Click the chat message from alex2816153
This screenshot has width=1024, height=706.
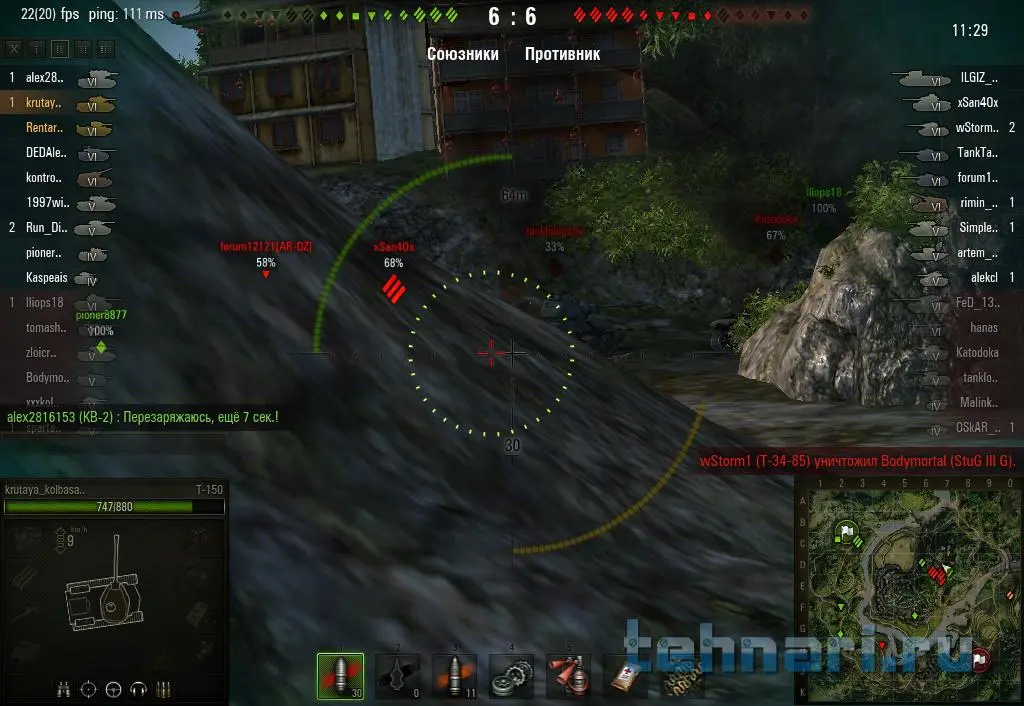(143, 416)
